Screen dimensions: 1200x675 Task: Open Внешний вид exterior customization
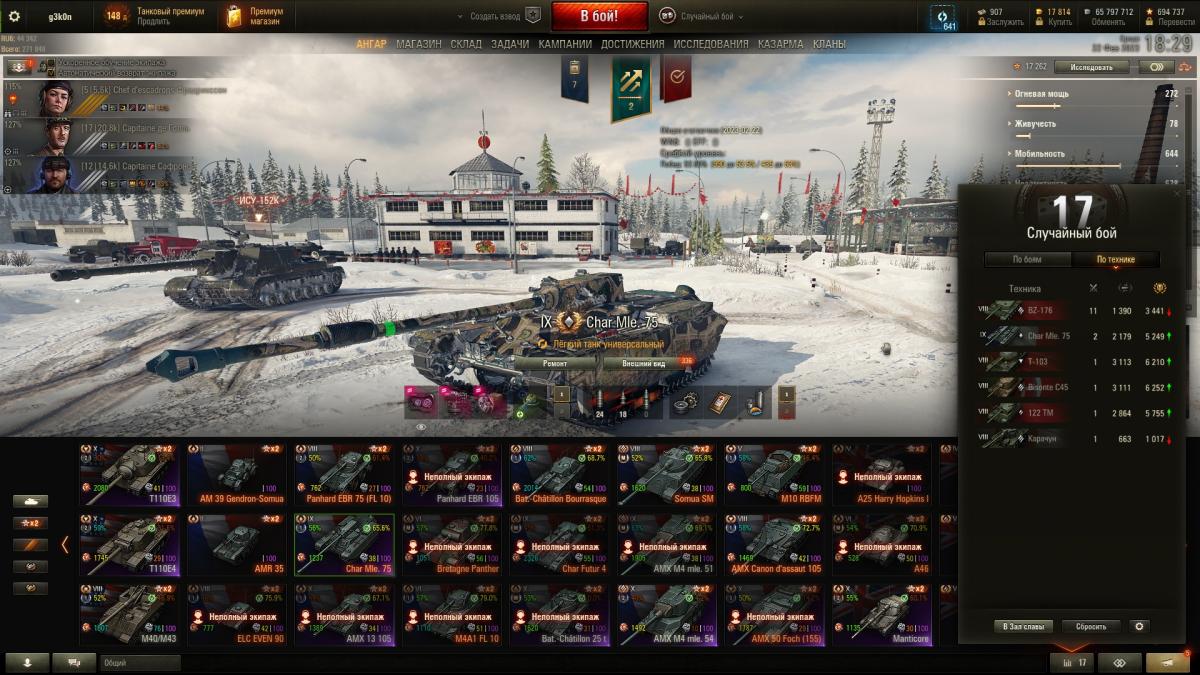[644, 364]
